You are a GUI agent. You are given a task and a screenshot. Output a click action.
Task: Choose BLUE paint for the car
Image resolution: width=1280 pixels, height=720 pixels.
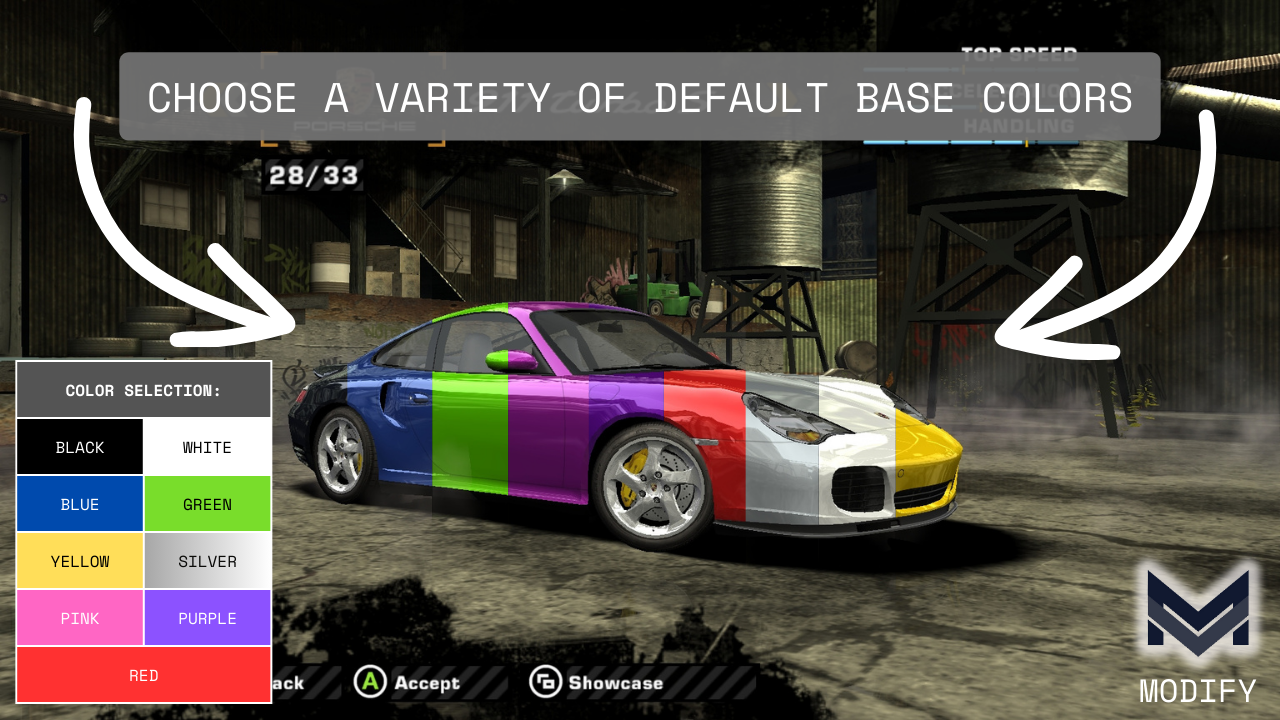point(80,503)
